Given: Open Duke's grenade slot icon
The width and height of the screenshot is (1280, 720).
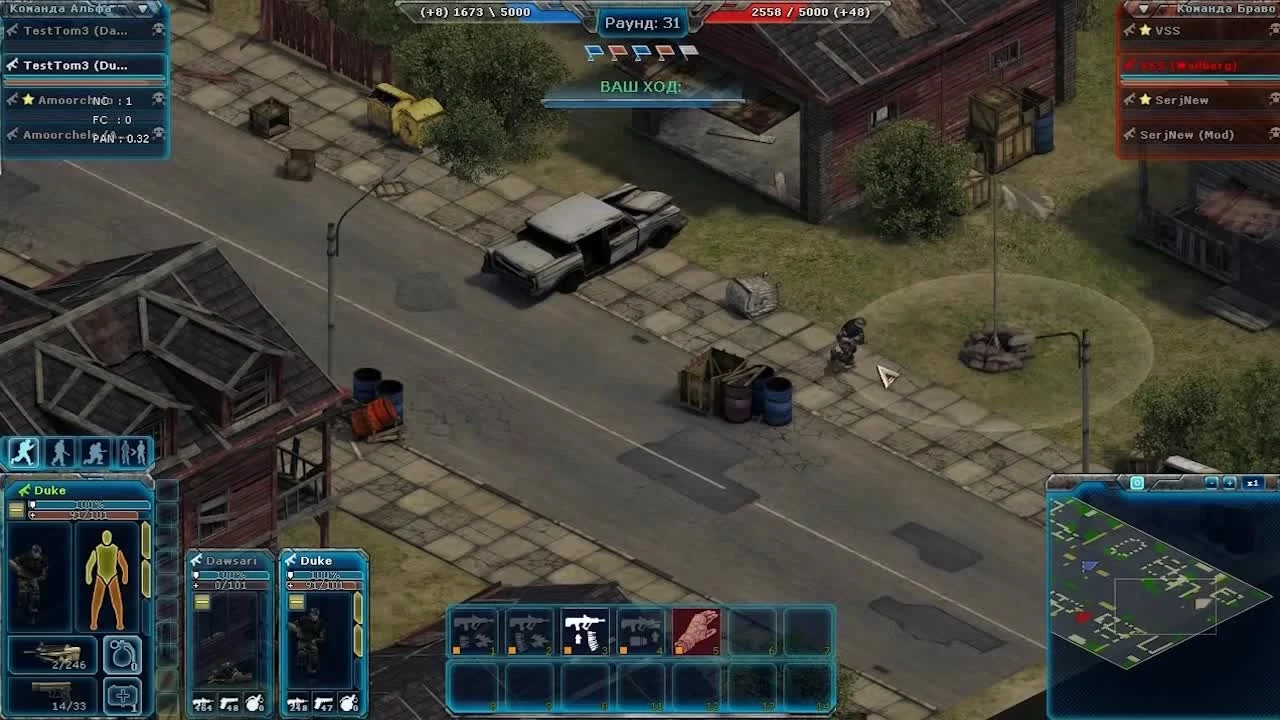Looking at the screenshot, I should point(123,653).
